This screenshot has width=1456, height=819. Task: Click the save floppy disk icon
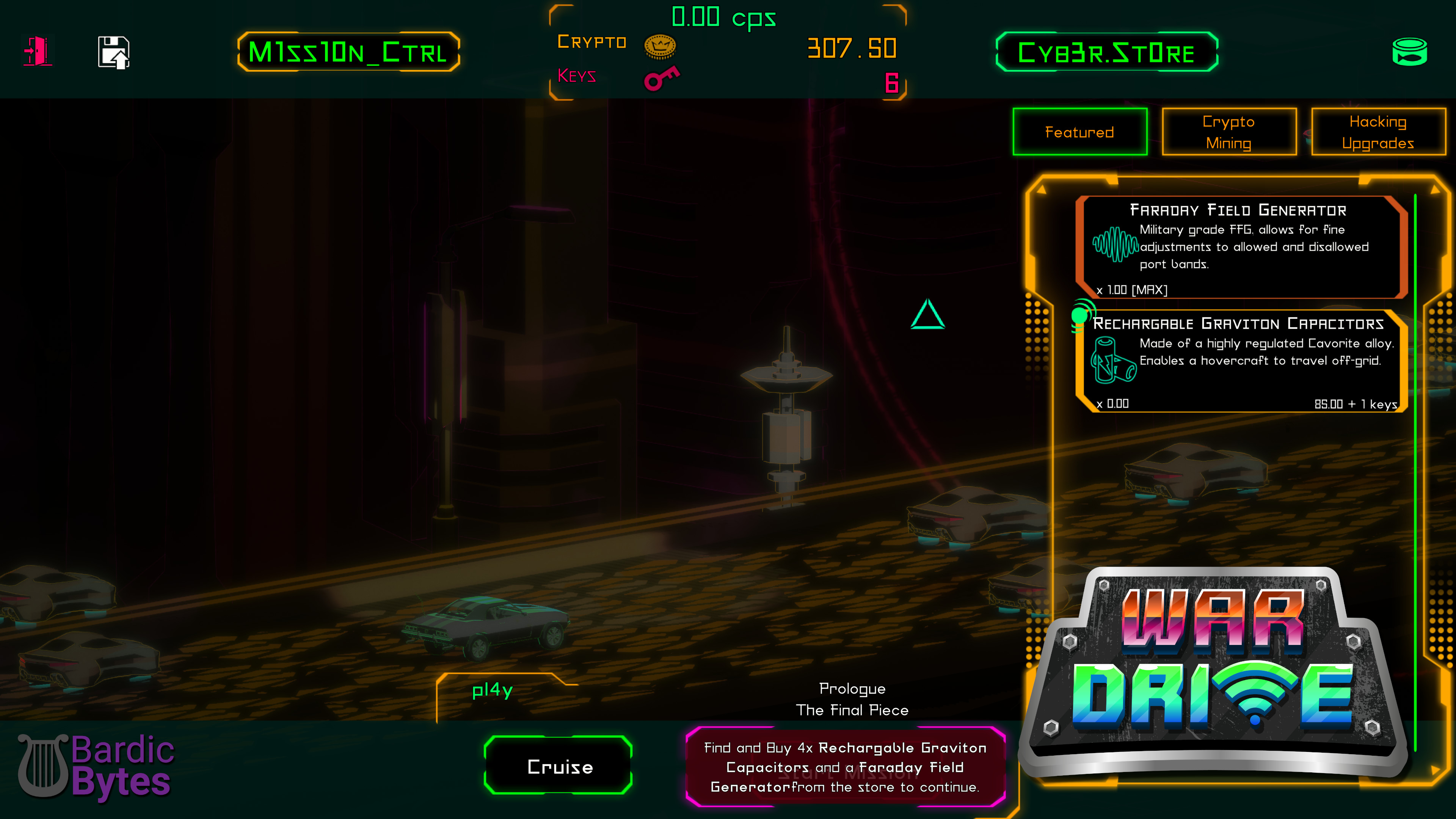point(113,52)
